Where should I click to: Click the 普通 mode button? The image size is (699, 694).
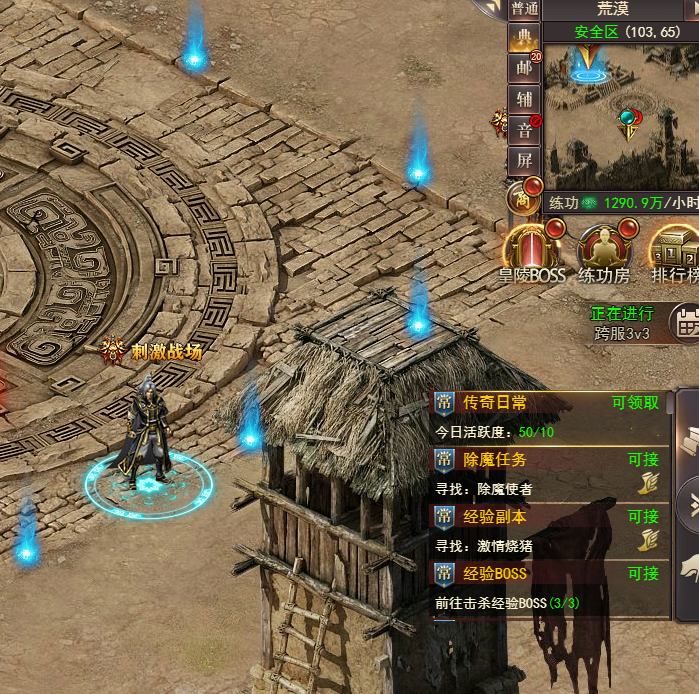[523, 9]
